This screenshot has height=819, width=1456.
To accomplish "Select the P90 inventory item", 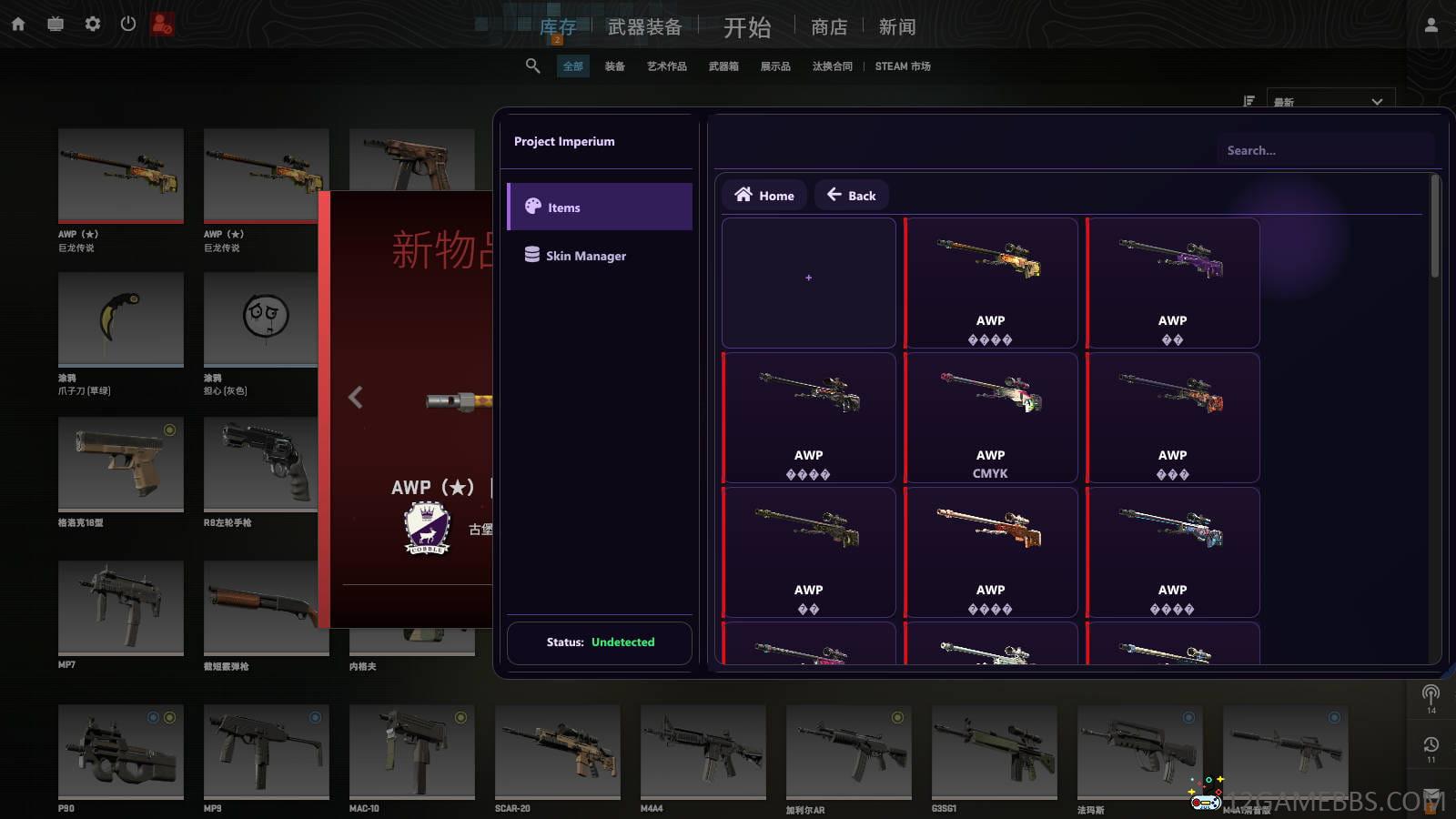I will (x=121, y=752).
